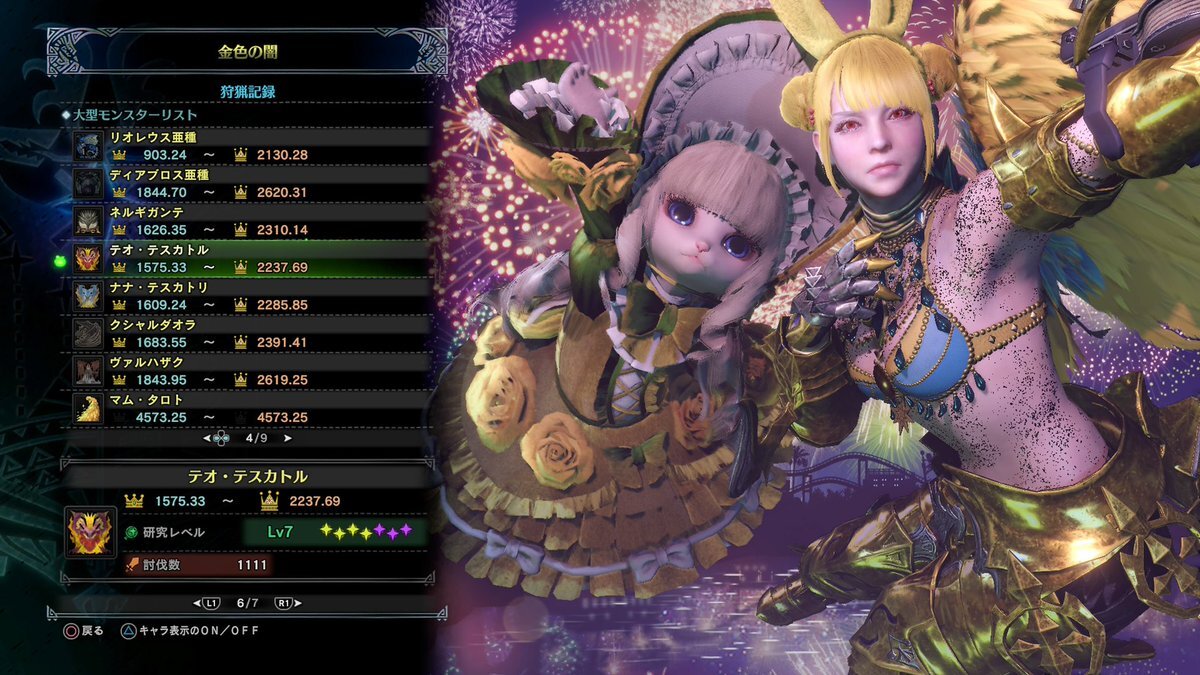This screenshot has width=1200, height=675.
Task: Pick the ナナ・テスカトリ entry
Action: click(x=250, y=296)
